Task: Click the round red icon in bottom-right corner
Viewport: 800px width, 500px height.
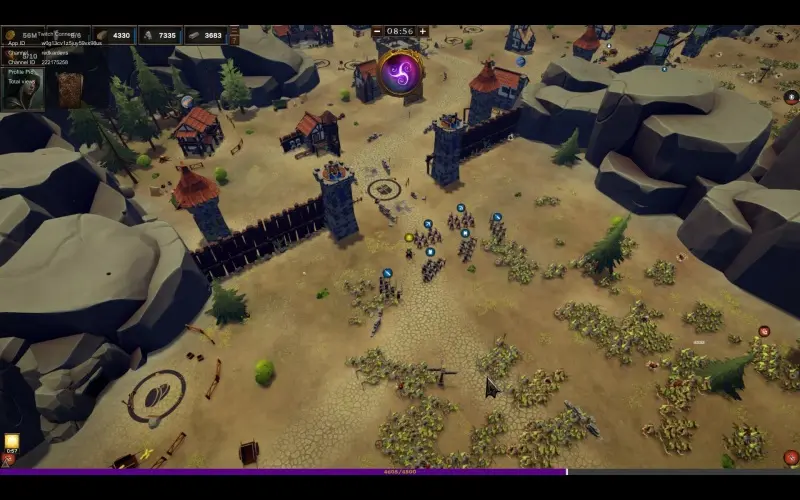Action: pos(790,458)
